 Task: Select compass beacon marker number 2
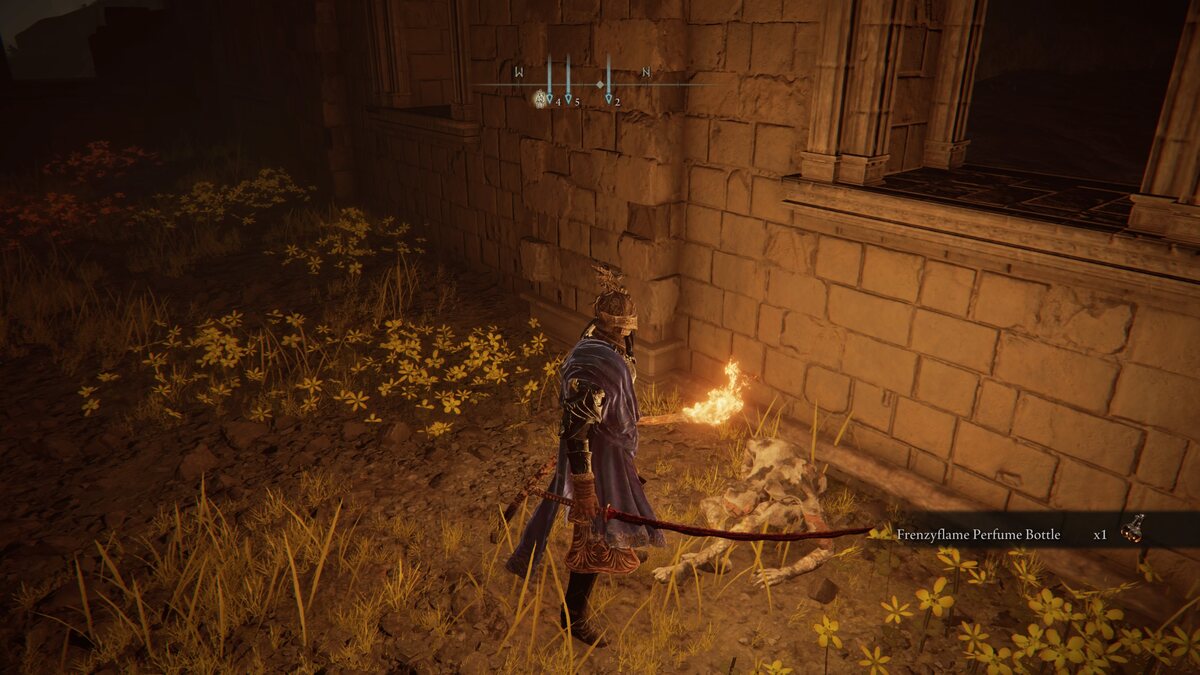(x=608, y=98)
